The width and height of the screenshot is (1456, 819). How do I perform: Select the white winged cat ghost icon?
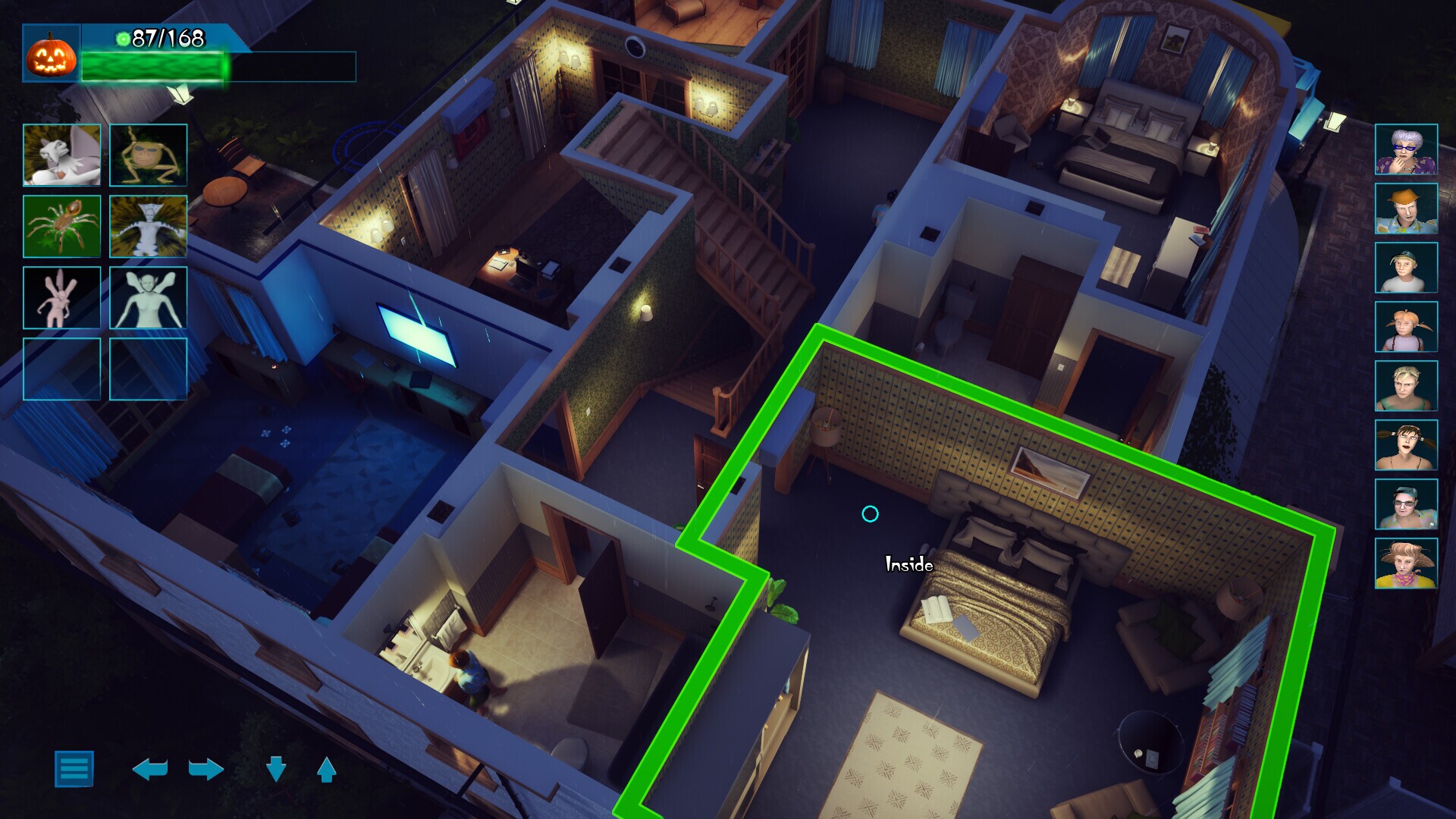[62, 155]
